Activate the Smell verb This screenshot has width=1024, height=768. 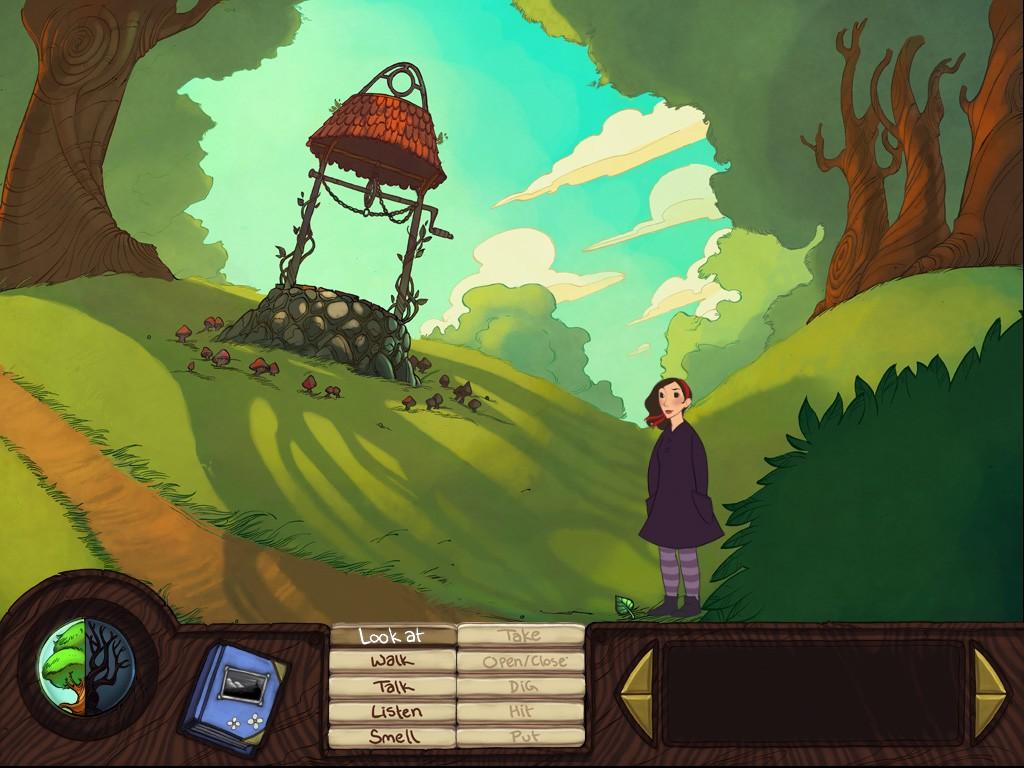tap(392, 737)
